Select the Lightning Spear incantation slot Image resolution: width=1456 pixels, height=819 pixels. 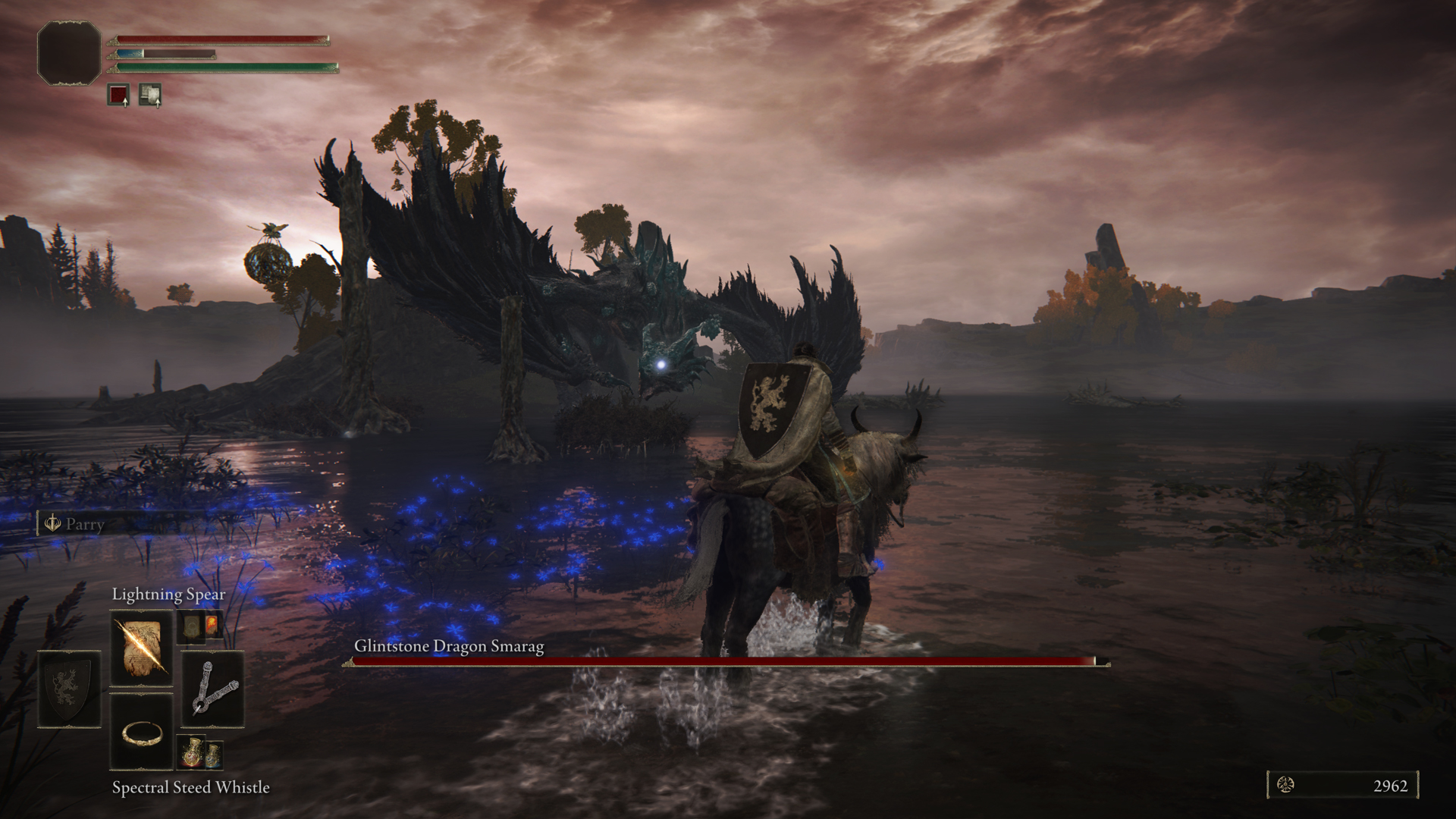pyautogui.click(x=142, y=648)
